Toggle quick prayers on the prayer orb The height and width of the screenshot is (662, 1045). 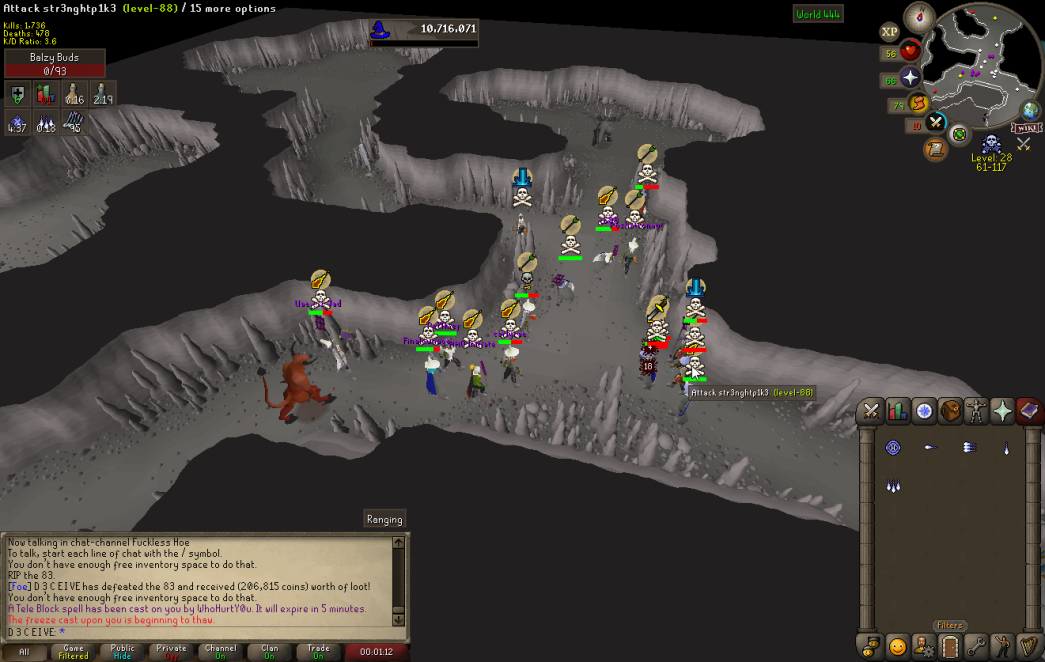click(911, 78)
